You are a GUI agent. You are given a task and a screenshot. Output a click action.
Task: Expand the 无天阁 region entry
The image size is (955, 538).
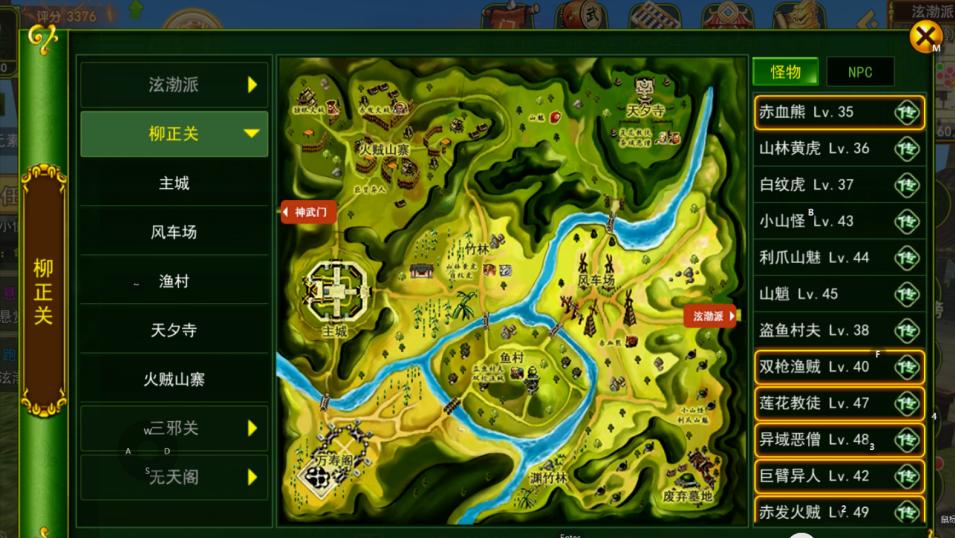(x=174, y=477)
